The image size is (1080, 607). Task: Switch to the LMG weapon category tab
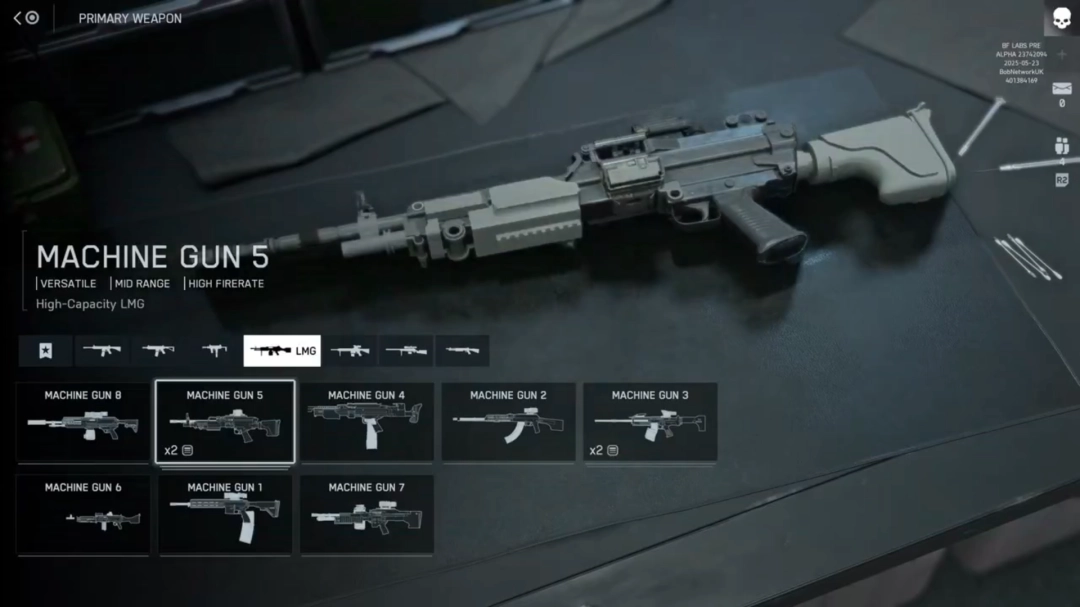coord(282,351)
